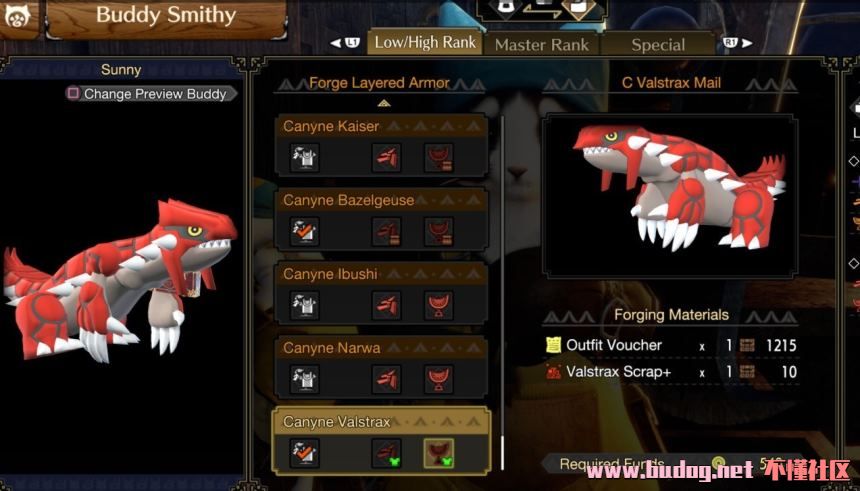Select the Canyne Narwa helm icon
860x491 pixels.
pyautogui.click(x=387, y=379)
